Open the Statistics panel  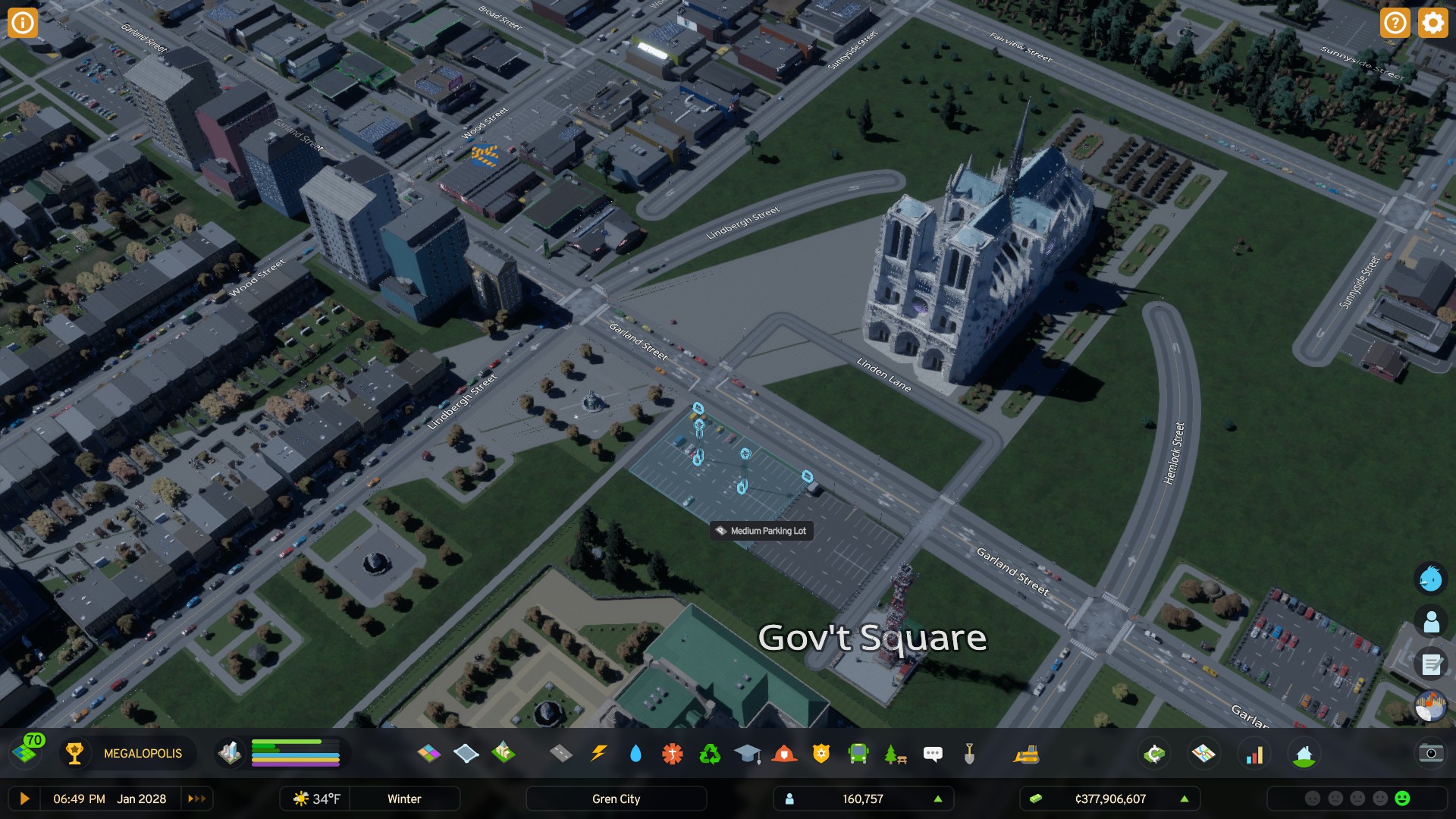(x=1255, y=754)
